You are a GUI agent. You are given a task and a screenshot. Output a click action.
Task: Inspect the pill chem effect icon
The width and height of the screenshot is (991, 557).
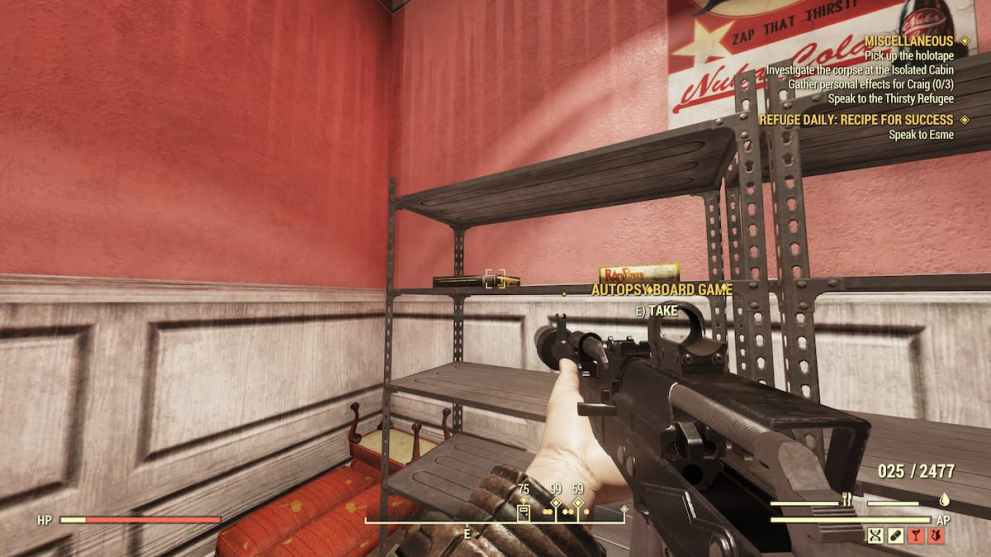coord(896,535)
